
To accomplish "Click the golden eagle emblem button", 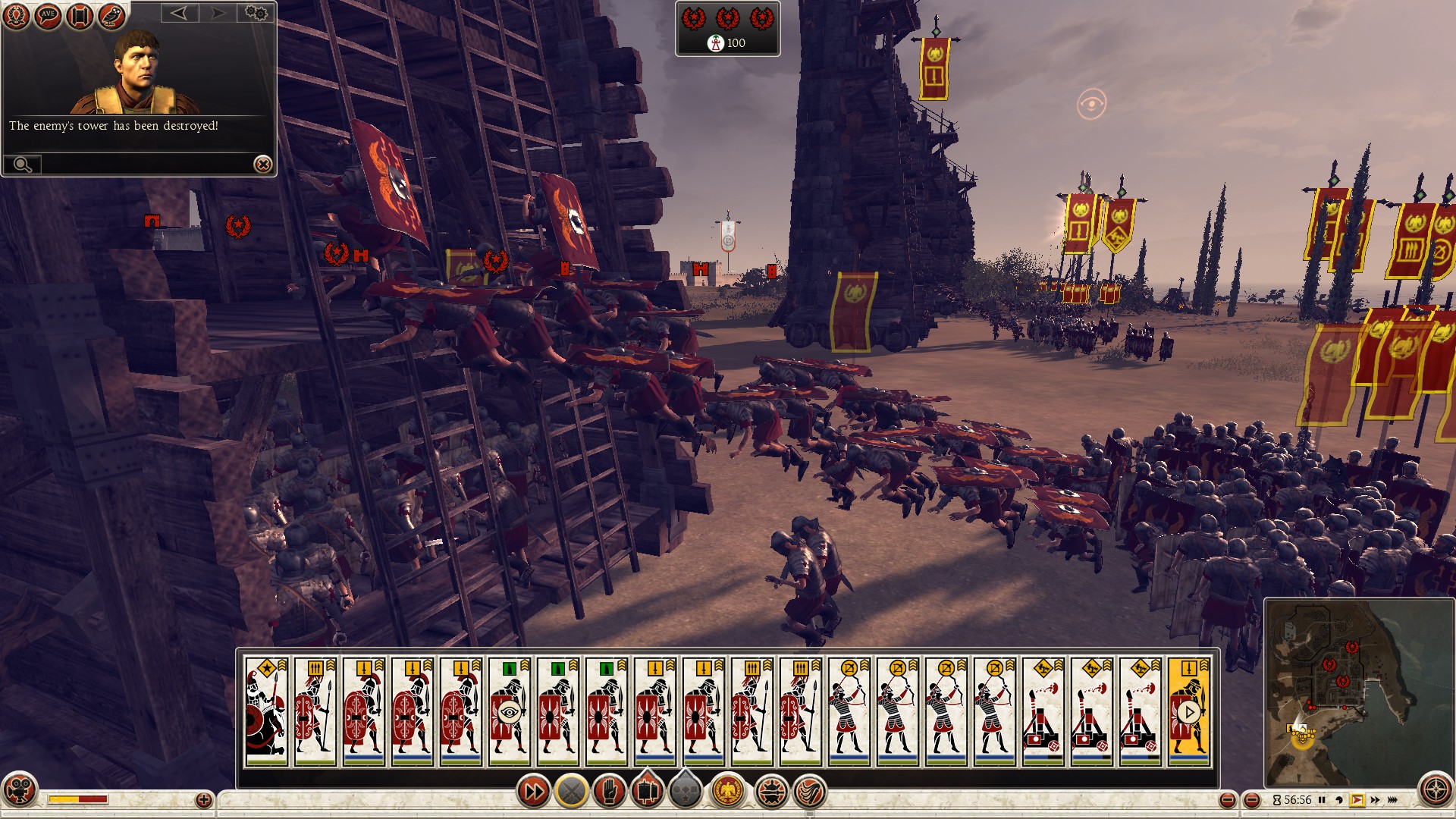I will pyautogui.click(x=728, y=792).
